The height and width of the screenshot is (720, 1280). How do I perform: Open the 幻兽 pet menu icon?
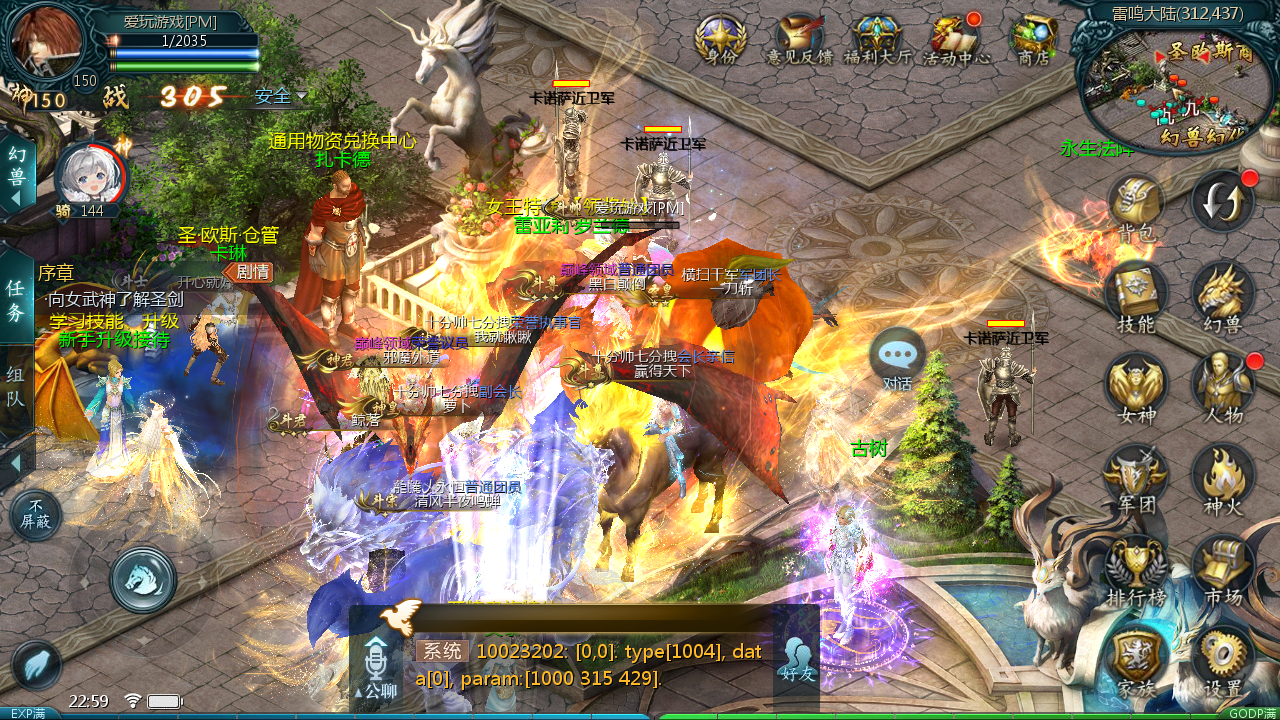point(1222,297)
